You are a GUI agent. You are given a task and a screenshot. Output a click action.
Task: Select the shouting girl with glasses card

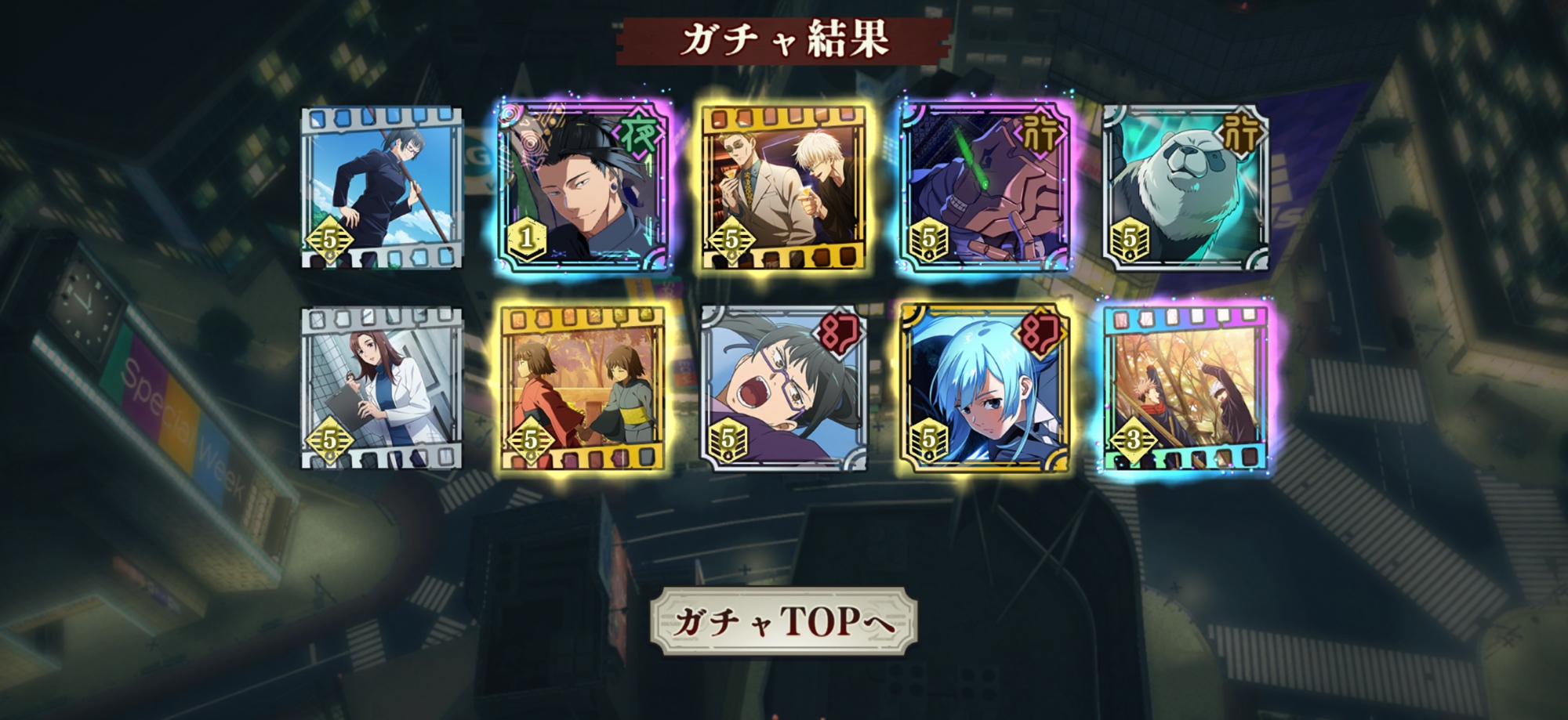pos(783,389)
